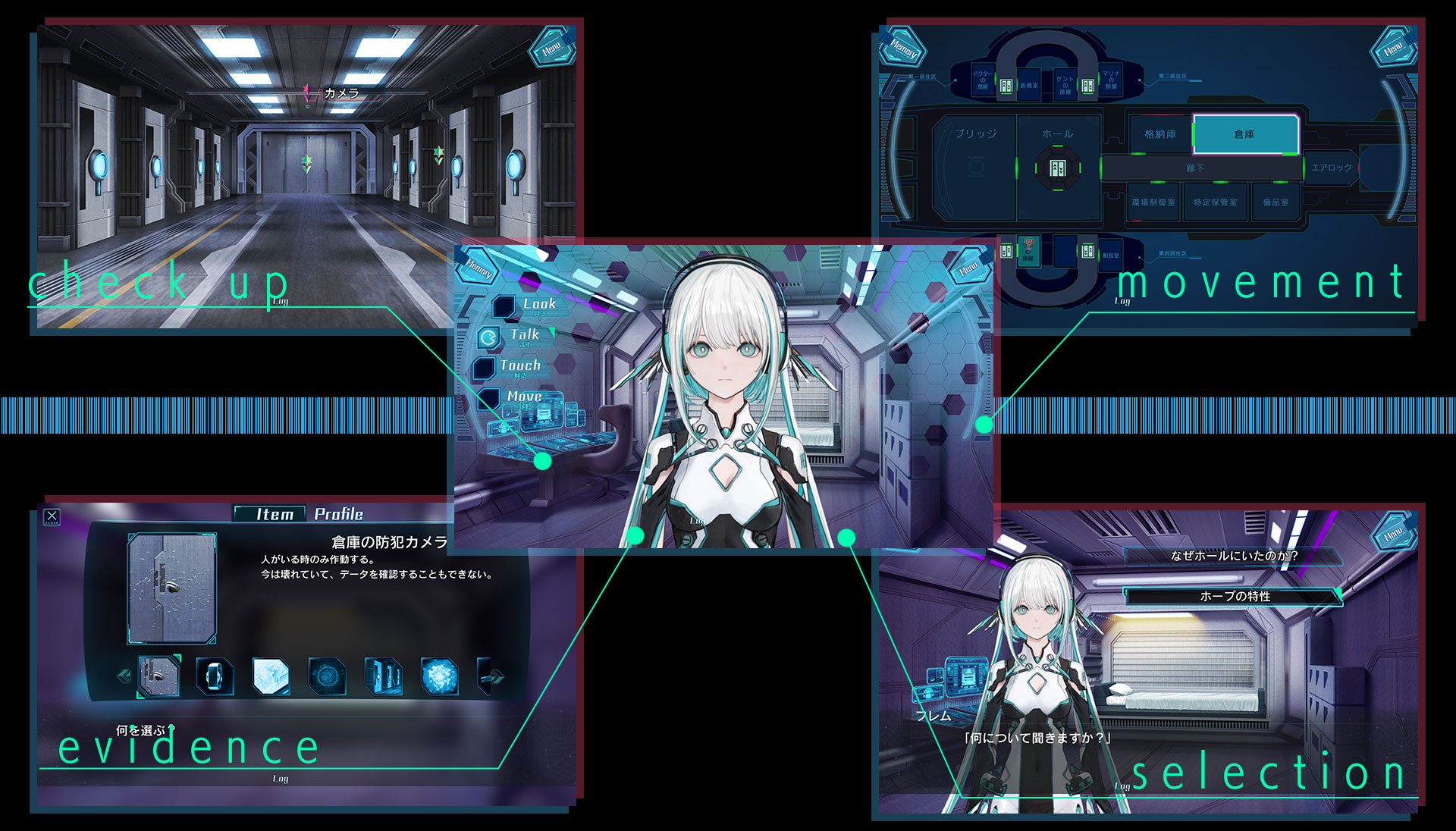The width and height of the screenshot is (1456, 831).
Task: Go to the ホール room on the map
Action: pyautogui.click(x=1057, y=135)
